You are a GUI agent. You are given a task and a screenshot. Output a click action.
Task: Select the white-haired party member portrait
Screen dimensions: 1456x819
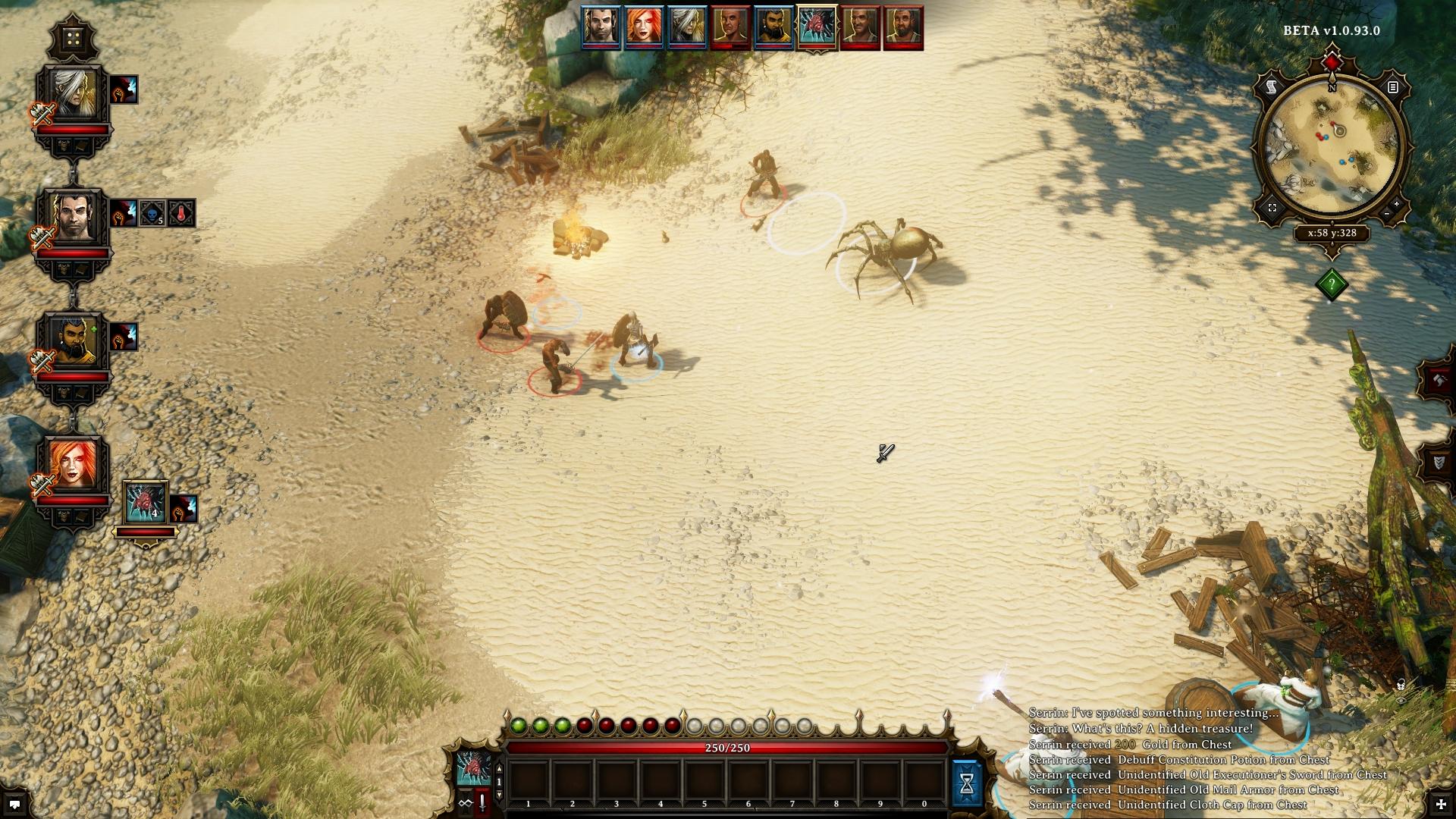point(74,94)
